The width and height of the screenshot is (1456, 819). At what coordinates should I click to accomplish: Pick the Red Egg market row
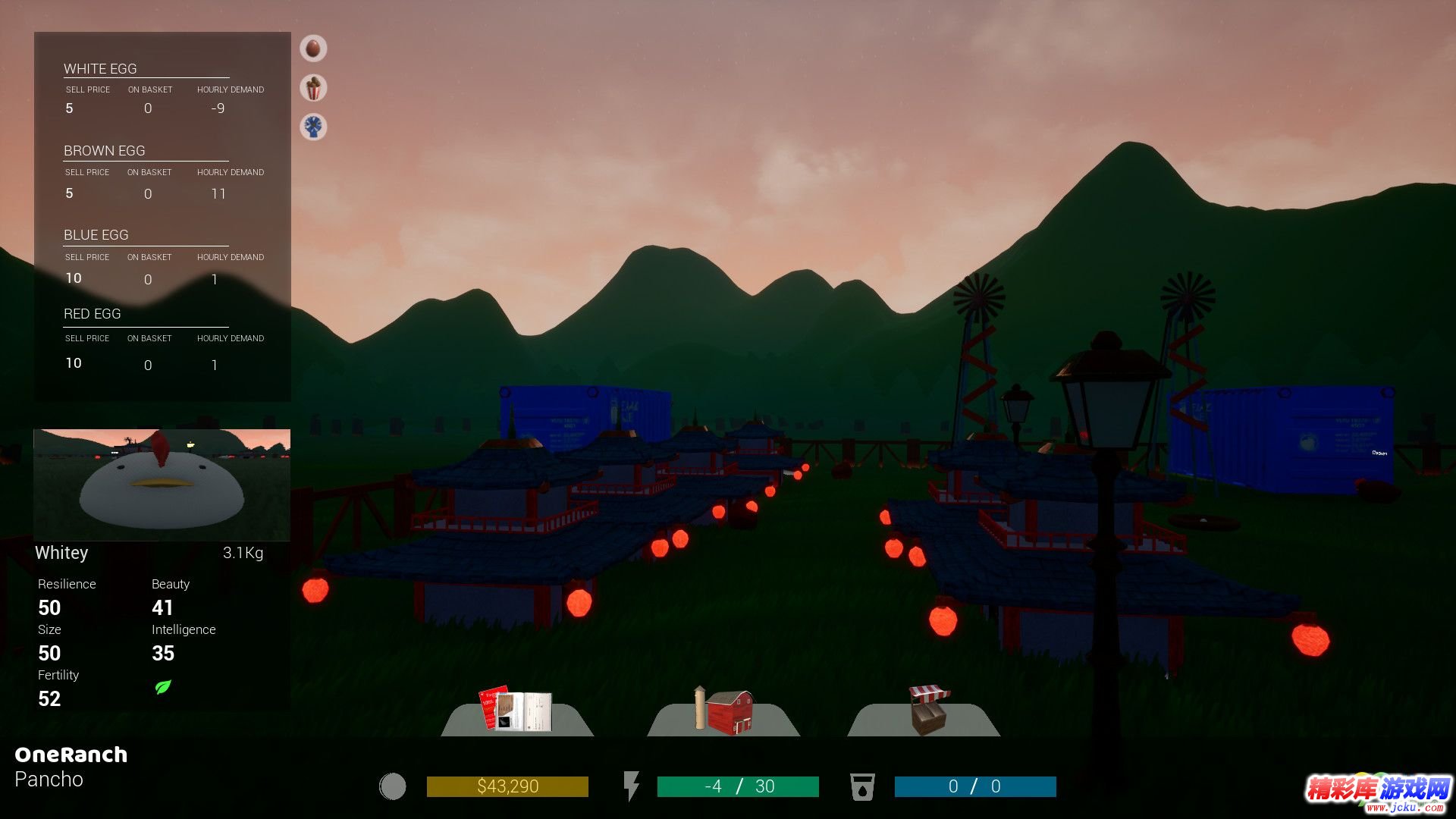pyautogui.click(x=162, y=338)
